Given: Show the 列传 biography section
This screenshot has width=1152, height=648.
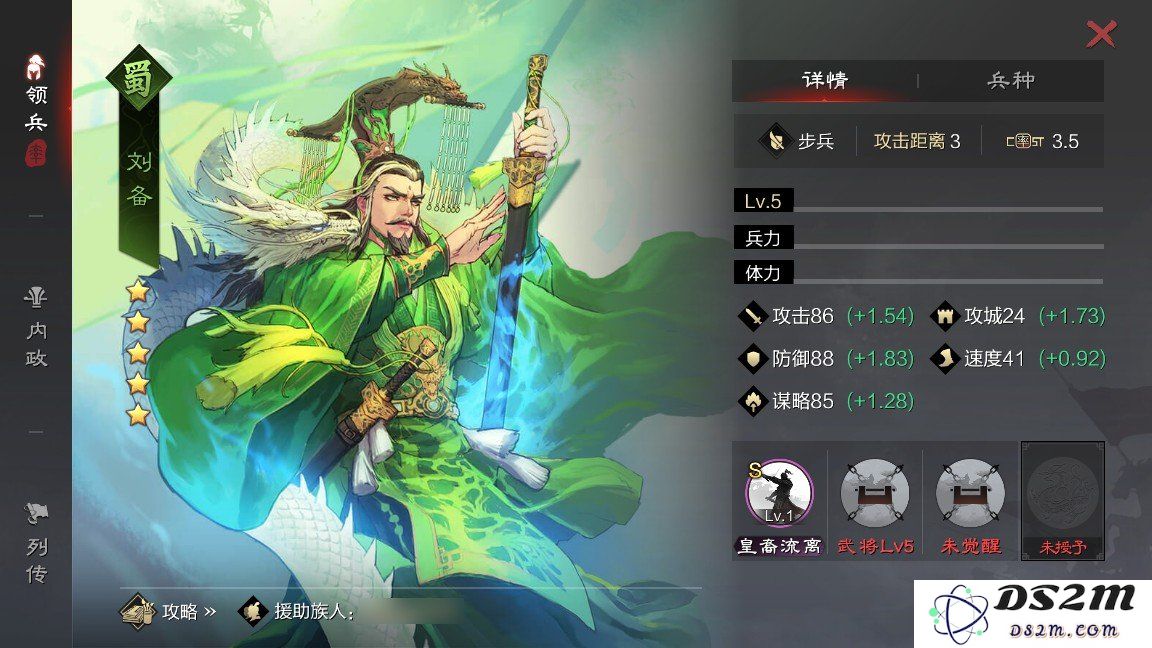Looking at the screenshot, I should (37, 544).
